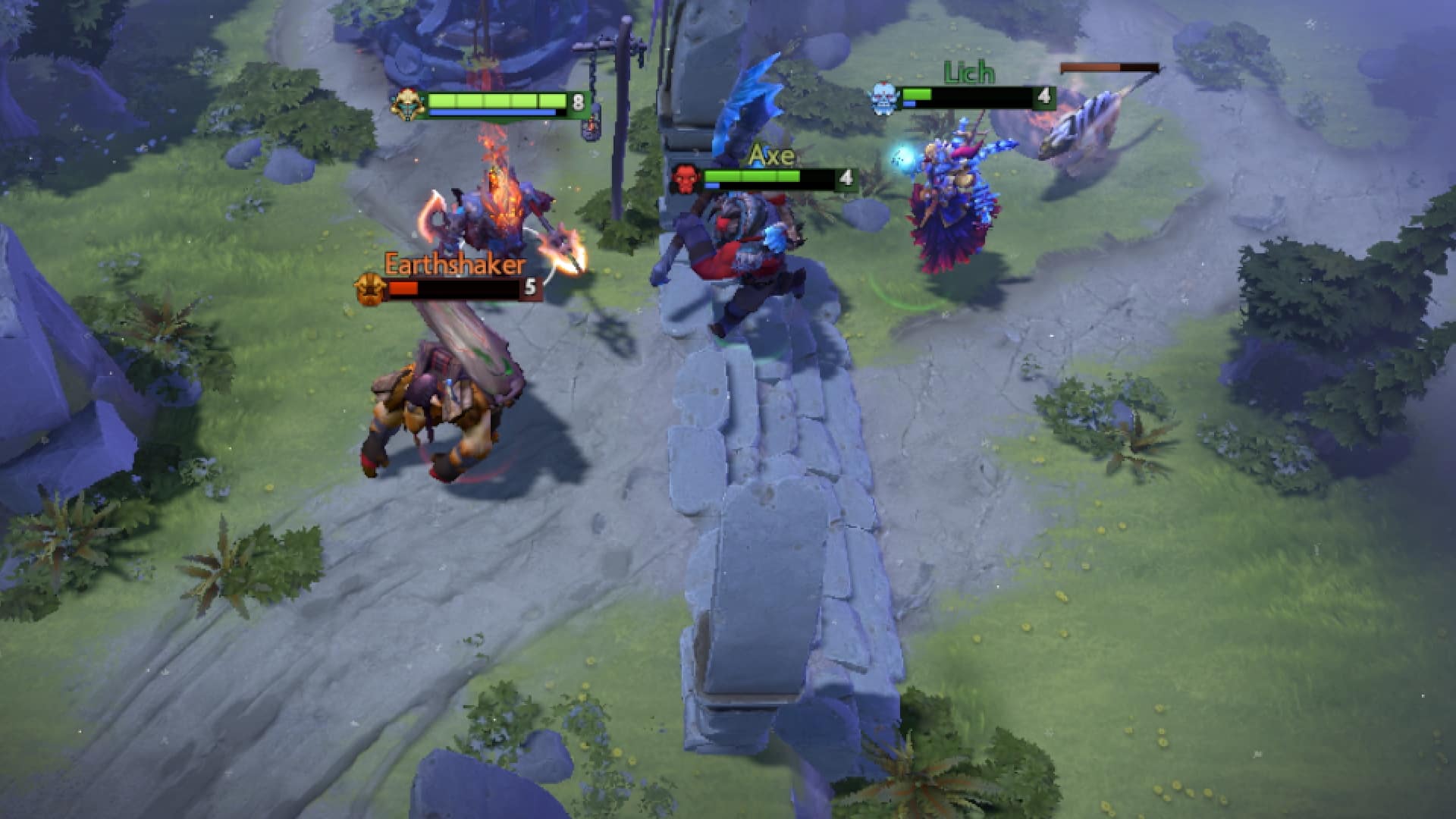Click the Earthshaker name label
The height and width of the screenshot is (819, 1456).
pyautogui.click(x=453, y=265)
